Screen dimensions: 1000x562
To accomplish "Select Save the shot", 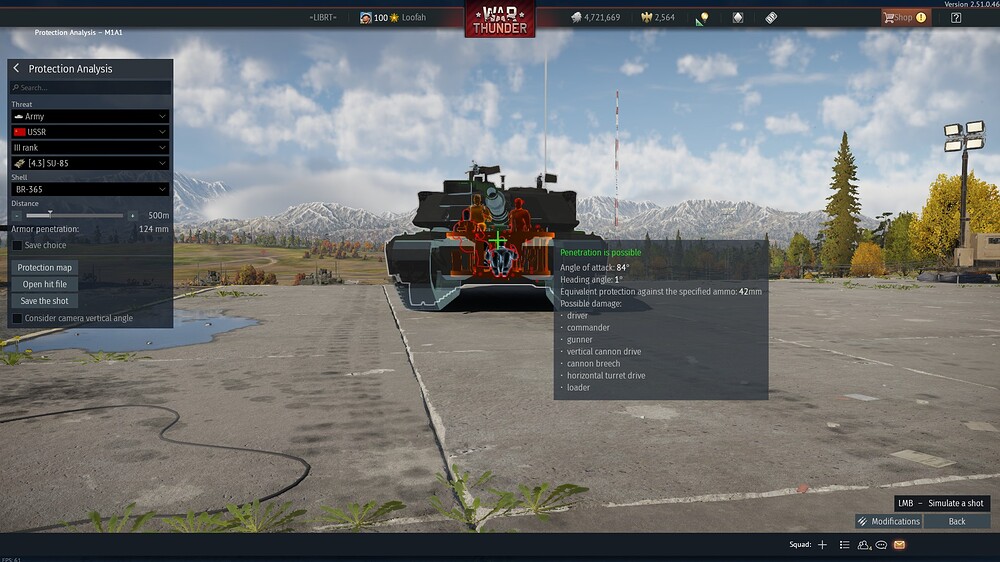I will click(x=45, y=300).
